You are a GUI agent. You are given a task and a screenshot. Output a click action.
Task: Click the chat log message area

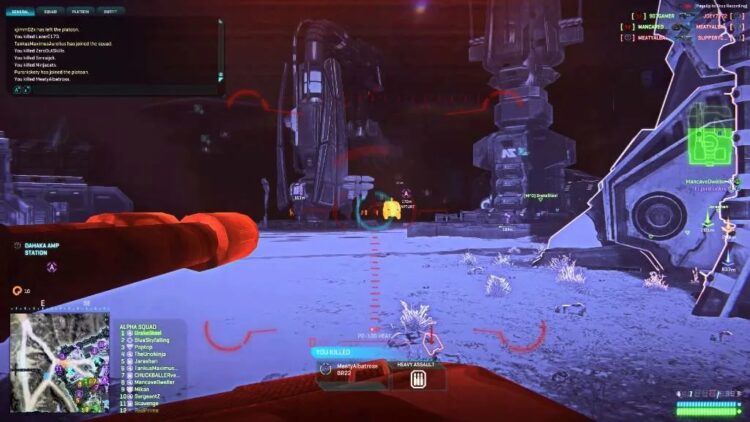click(x=110, y=57)
